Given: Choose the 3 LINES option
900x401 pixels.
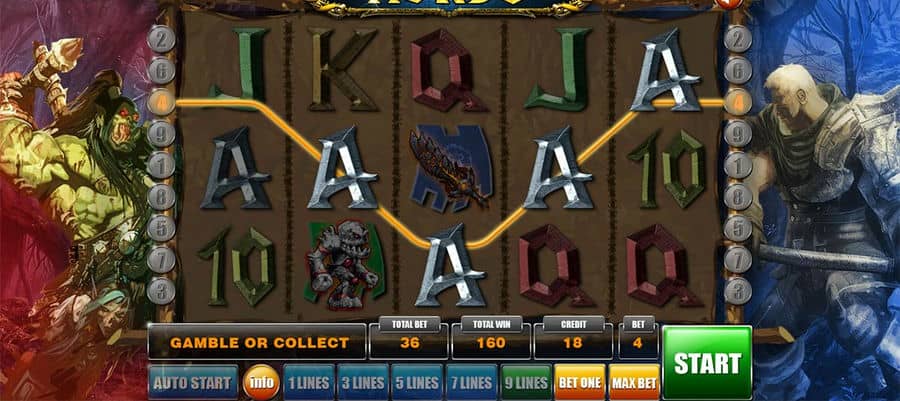Looking at the screenshot, I should tap(362, 382).
